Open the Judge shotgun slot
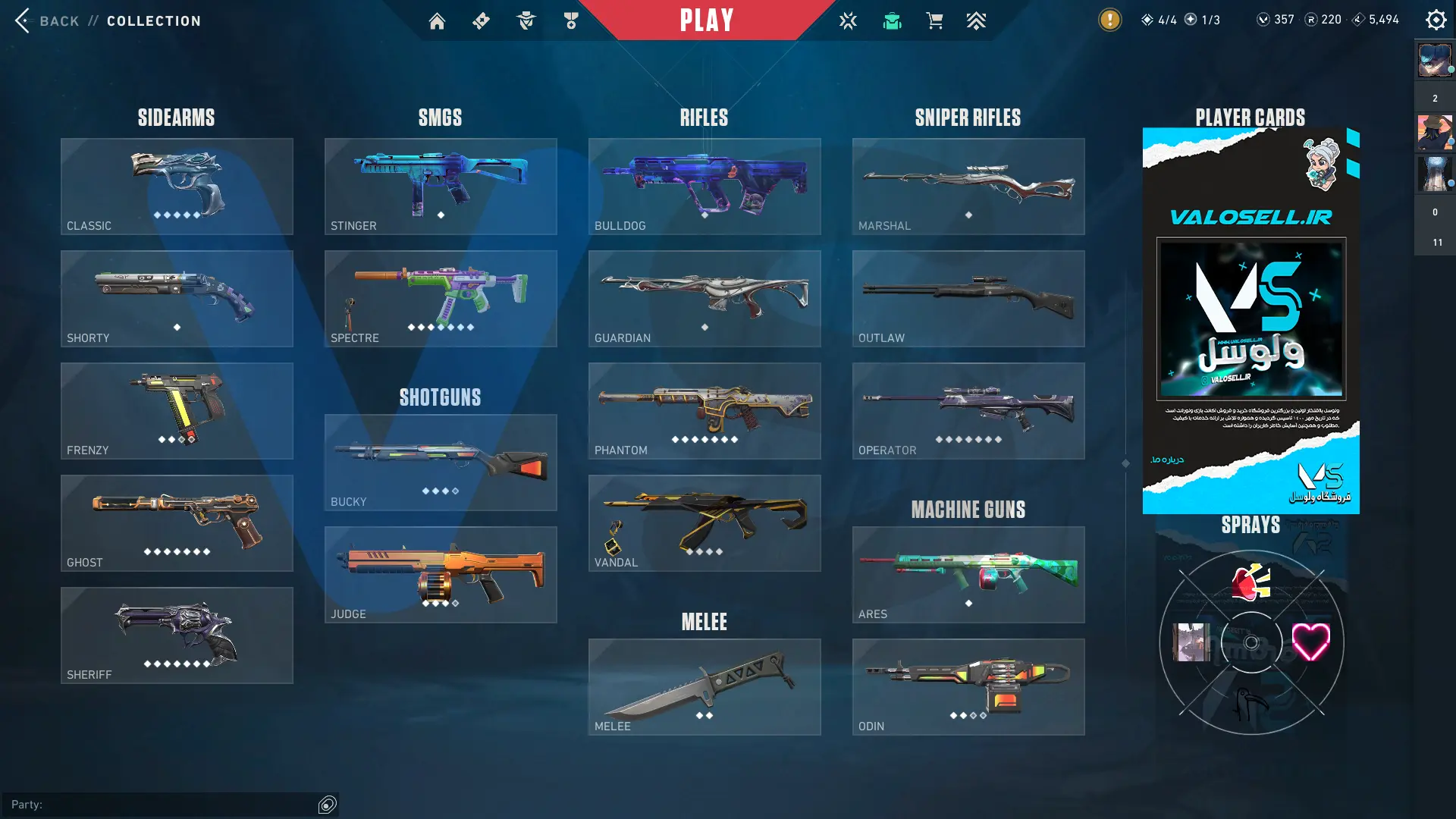 click(441, 575)
